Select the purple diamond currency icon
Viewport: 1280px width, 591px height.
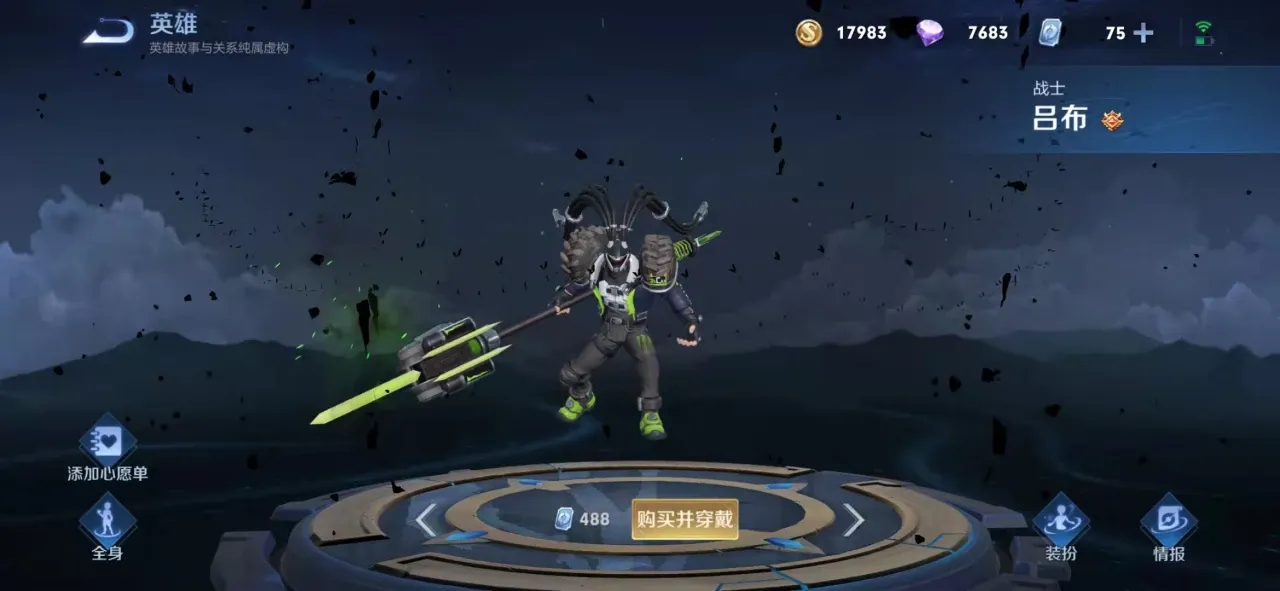tap(930, 33)
